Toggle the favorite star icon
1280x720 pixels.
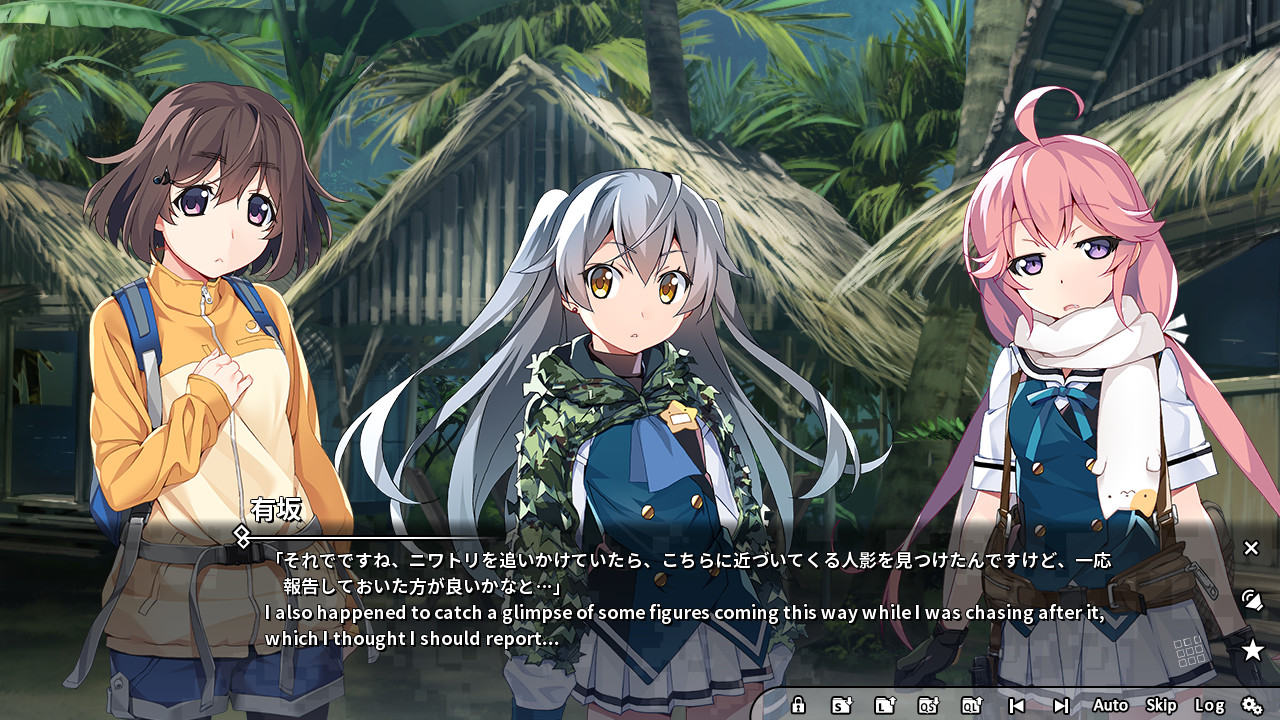(x=1251, y=648)
